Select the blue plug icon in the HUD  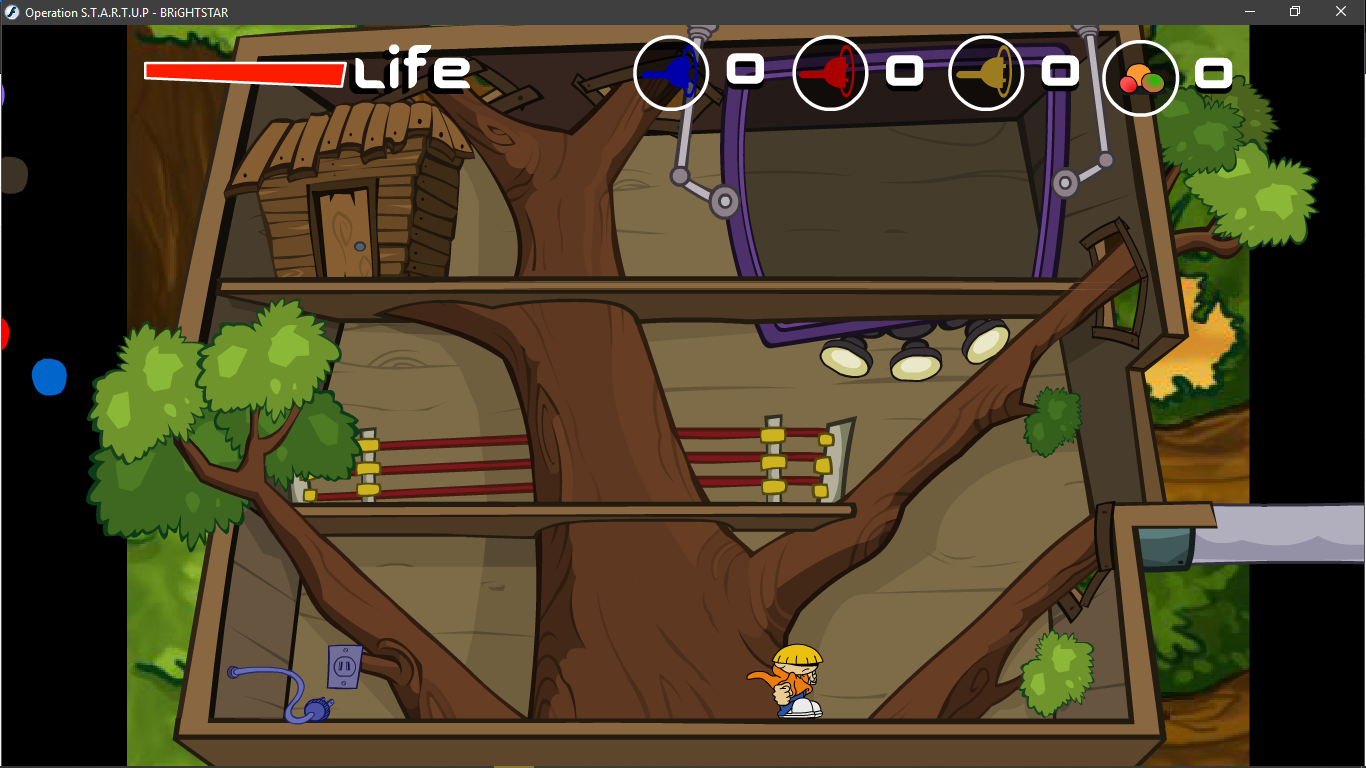tap(671, 73)
